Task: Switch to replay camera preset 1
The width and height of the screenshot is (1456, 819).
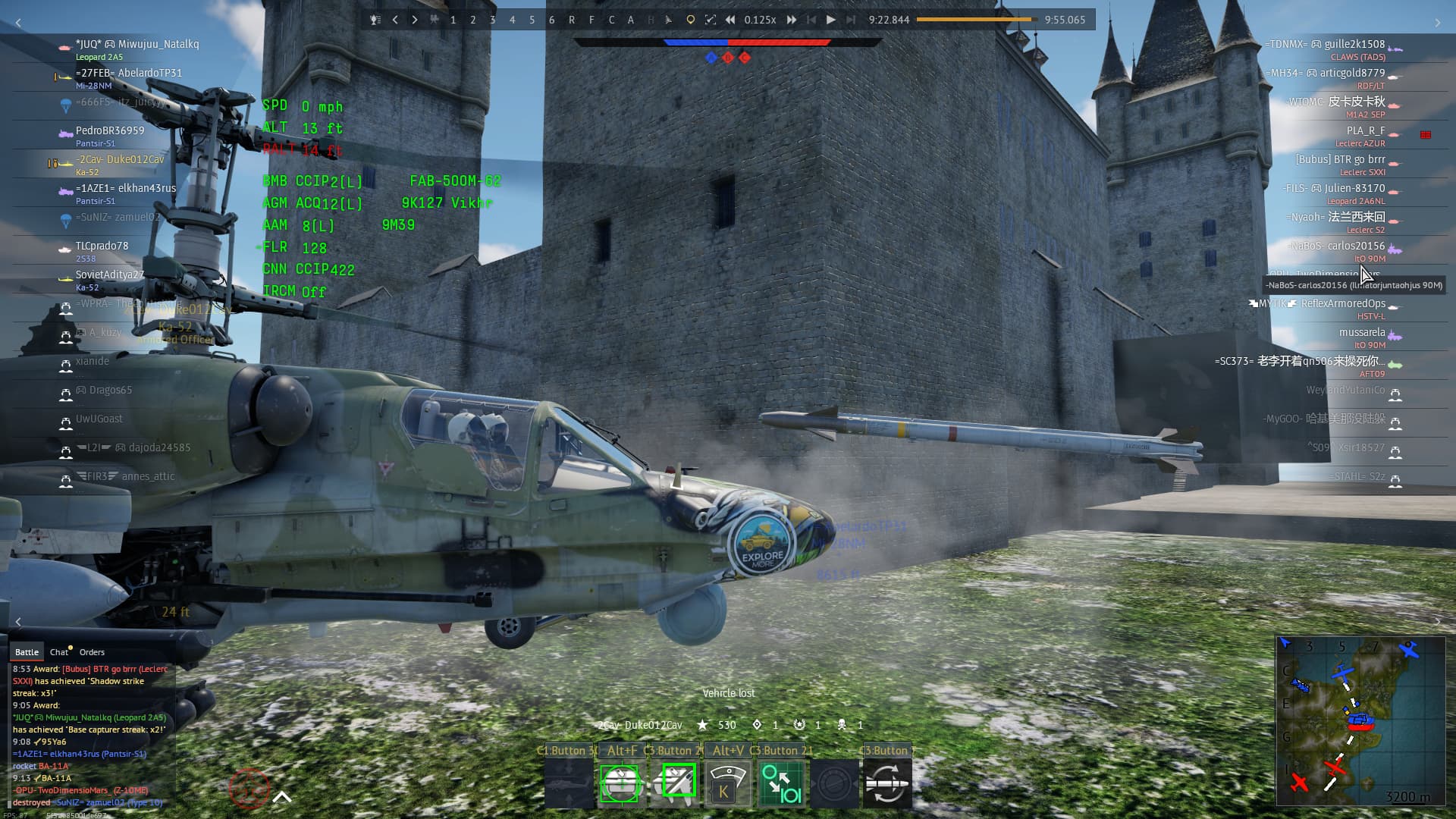Action: tap(453, 20)
